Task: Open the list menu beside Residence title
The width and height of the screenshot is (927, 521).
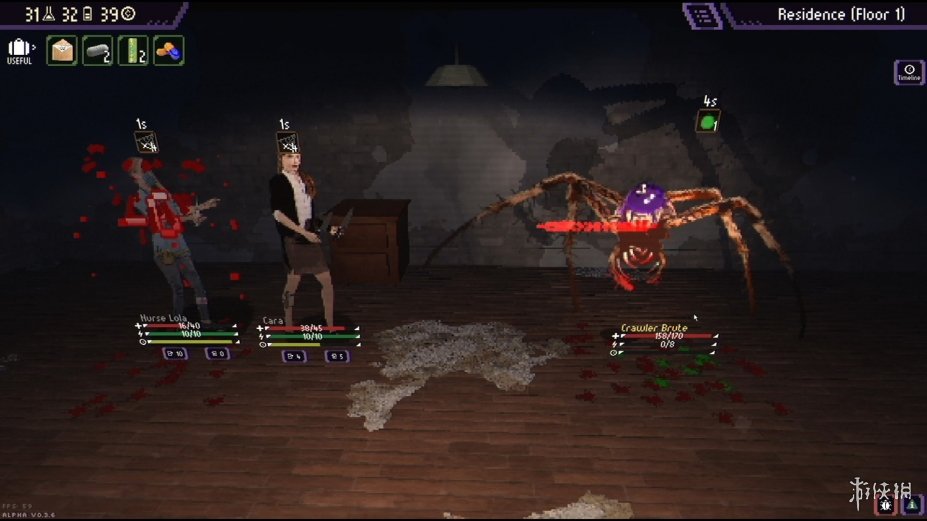Action: [x=702, y=14]
